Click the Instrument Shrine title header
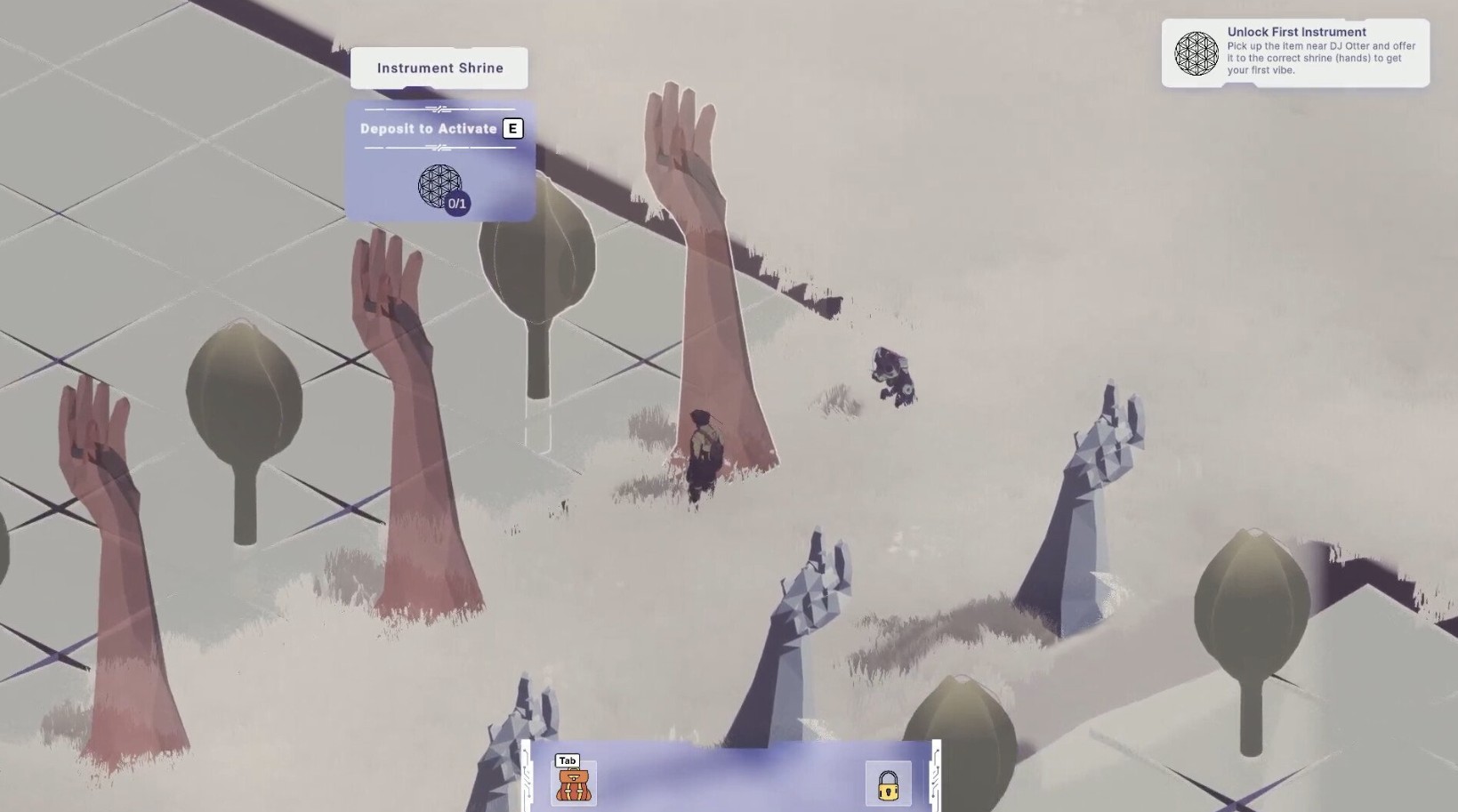This screenshot has height=812, width=1458. click(439, 68)
